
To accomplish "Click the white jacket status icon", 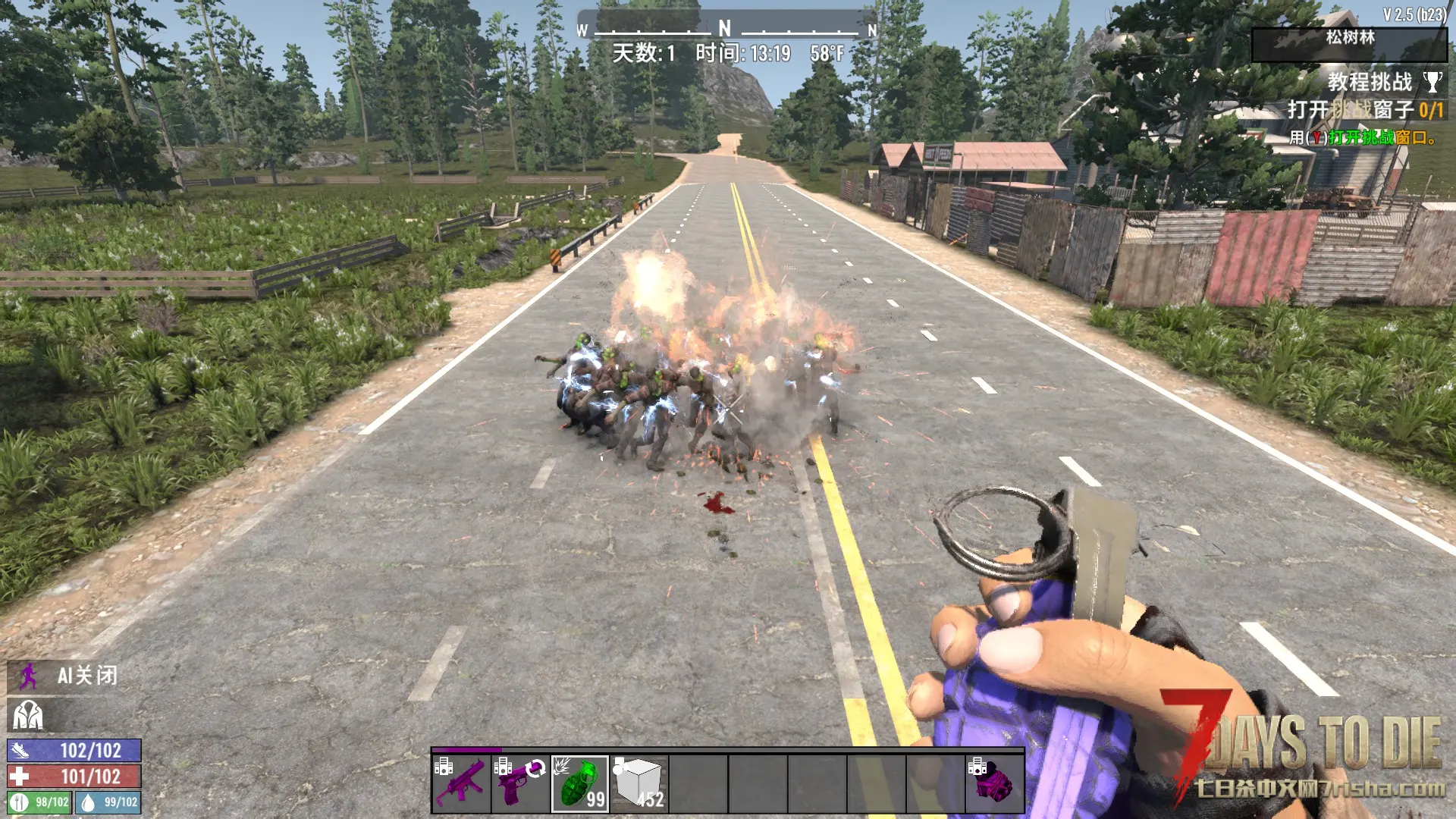I will tap(28, 714).
